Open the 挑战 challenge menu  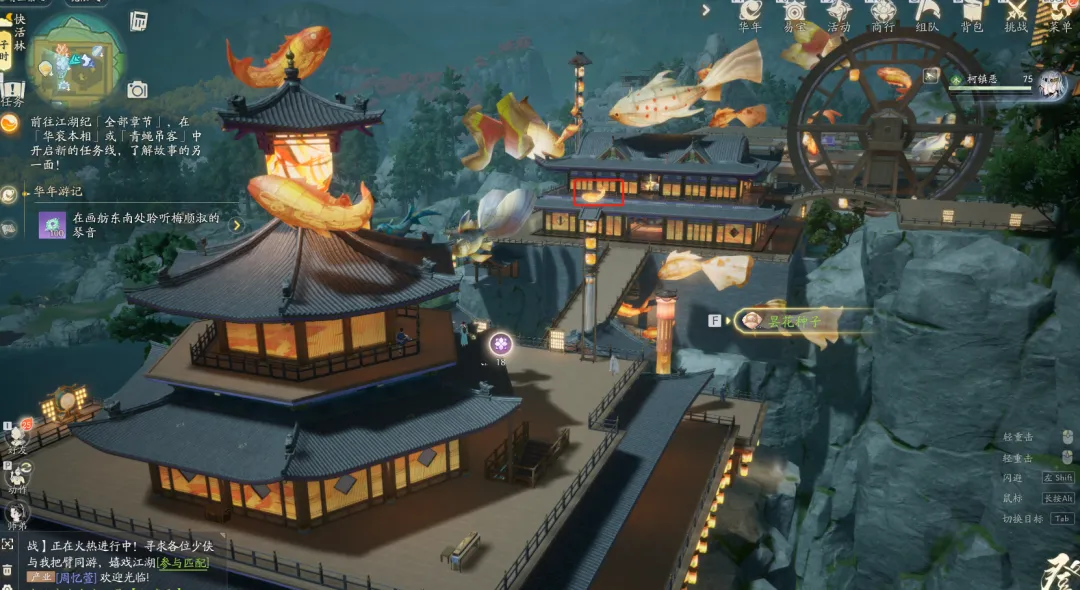coord(1016,13)
